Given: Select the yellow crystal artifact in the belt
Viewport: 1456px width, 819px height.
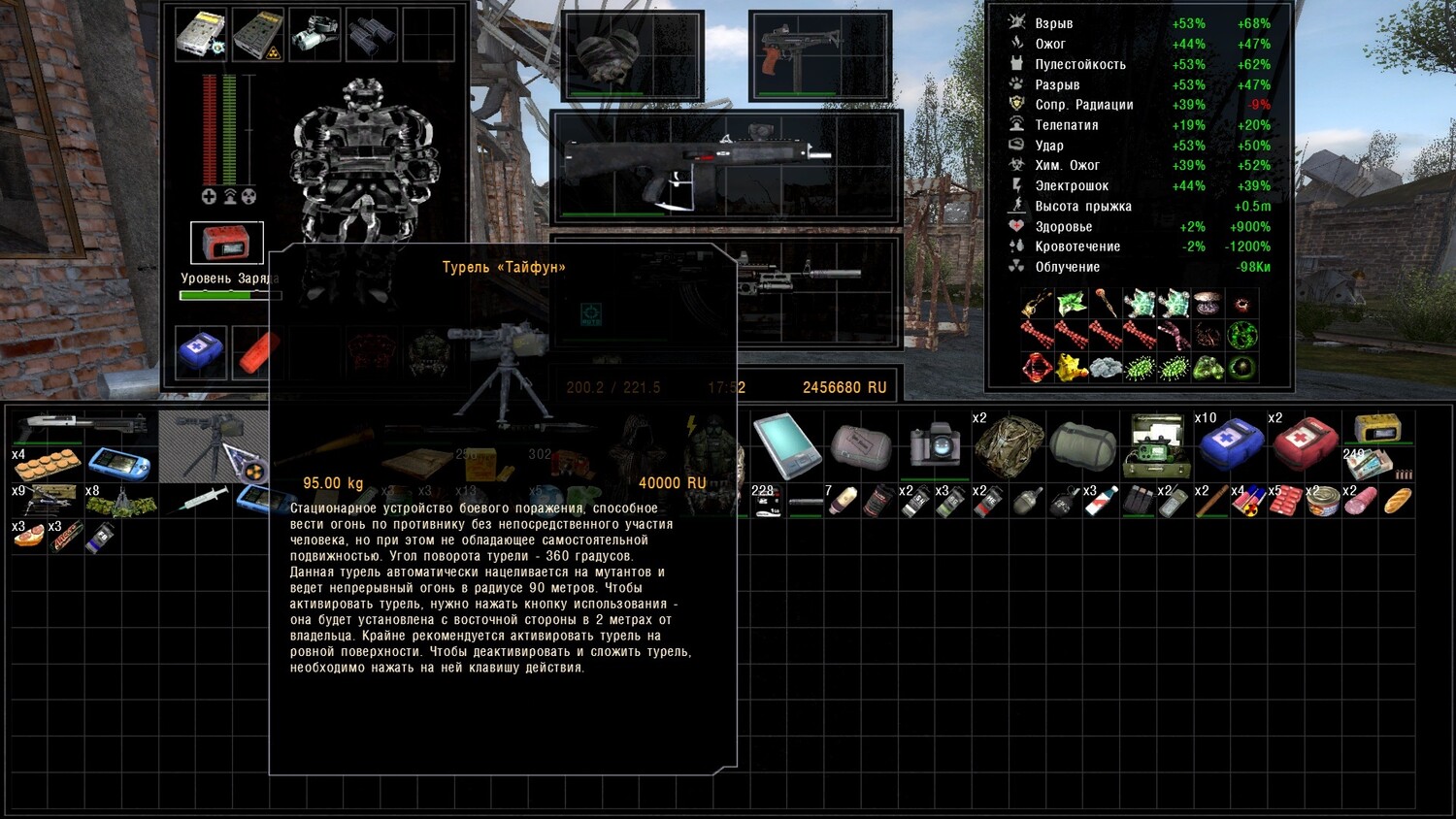Looking at the screenshot, I should [x=1070, y=368].
